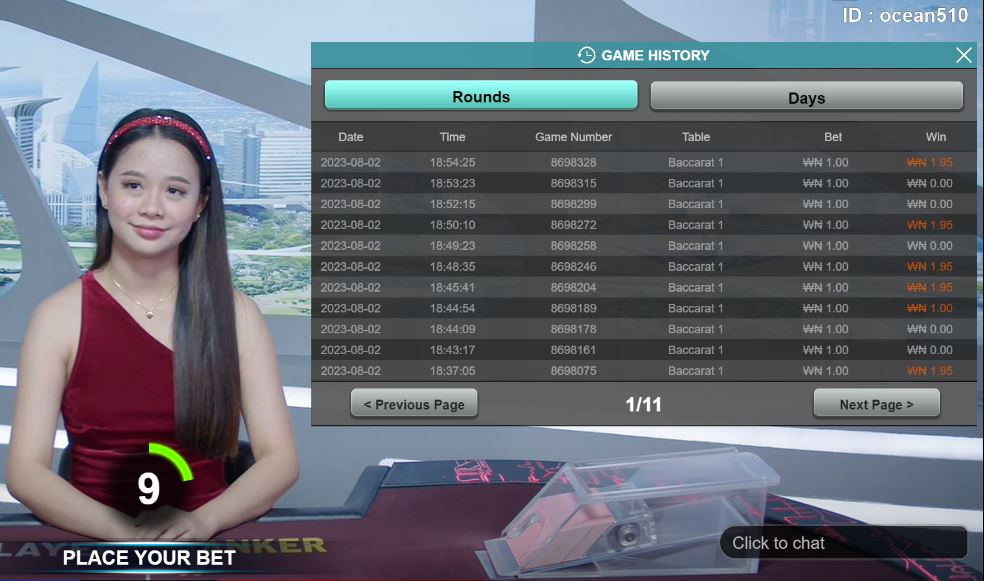Advance to the Next Page

pos(876,404)
